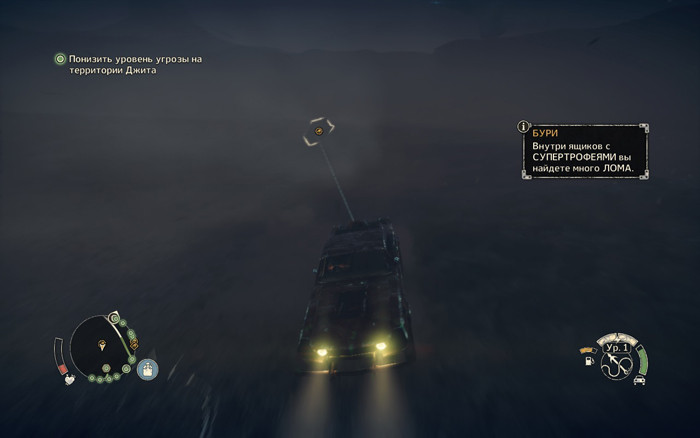
Task: Select the БУРИ hint panel
Action: [x=584, y=152]
